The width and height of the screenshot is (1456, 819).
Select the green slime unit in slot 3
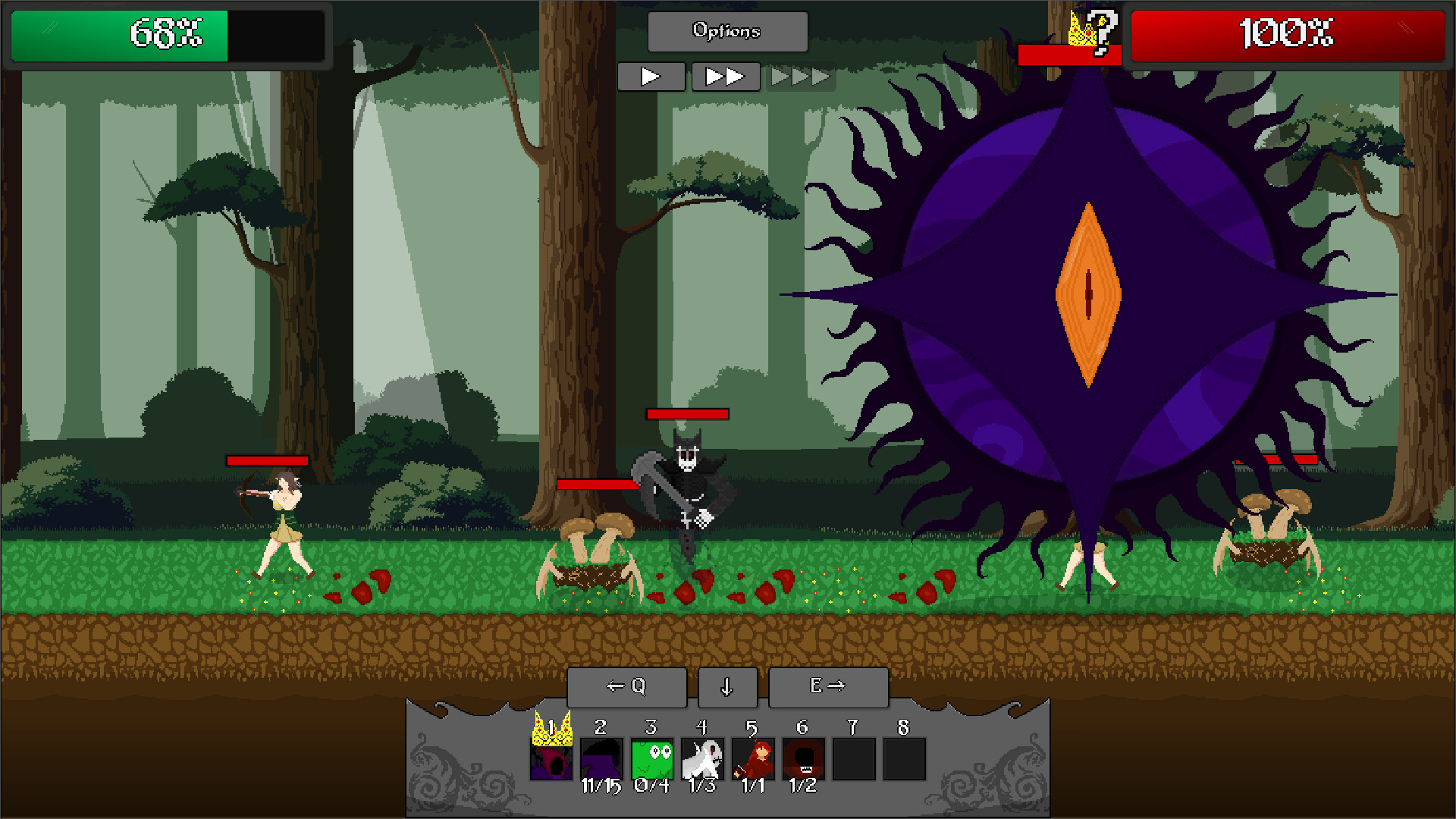pos(651,759)
